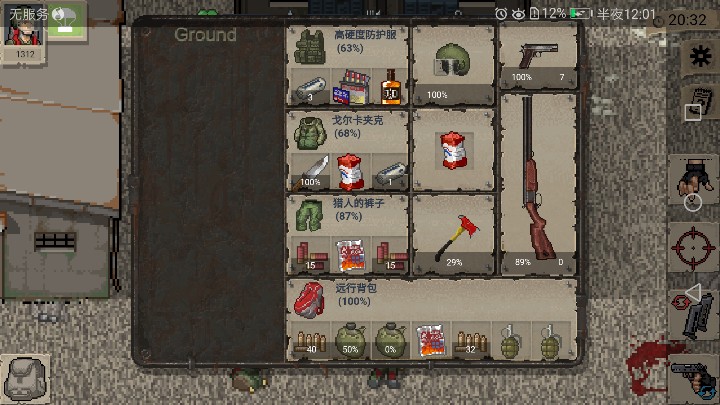This screenshot has height=405, width=720.
Task: Pick the whiskey bottle in the vest
Action: (x=389, y=87)
